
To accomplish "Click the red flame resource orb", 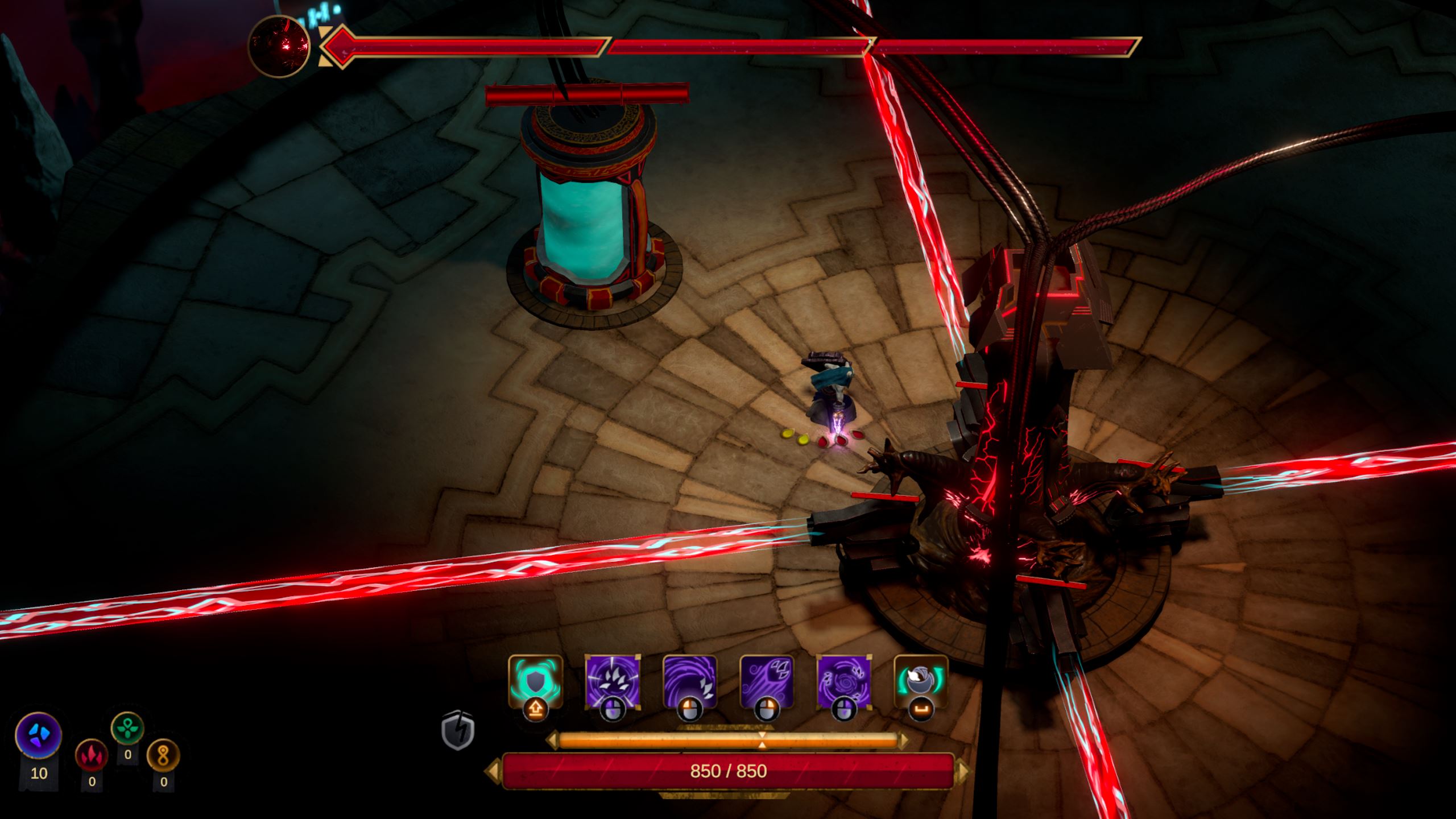I will point(92,755).
